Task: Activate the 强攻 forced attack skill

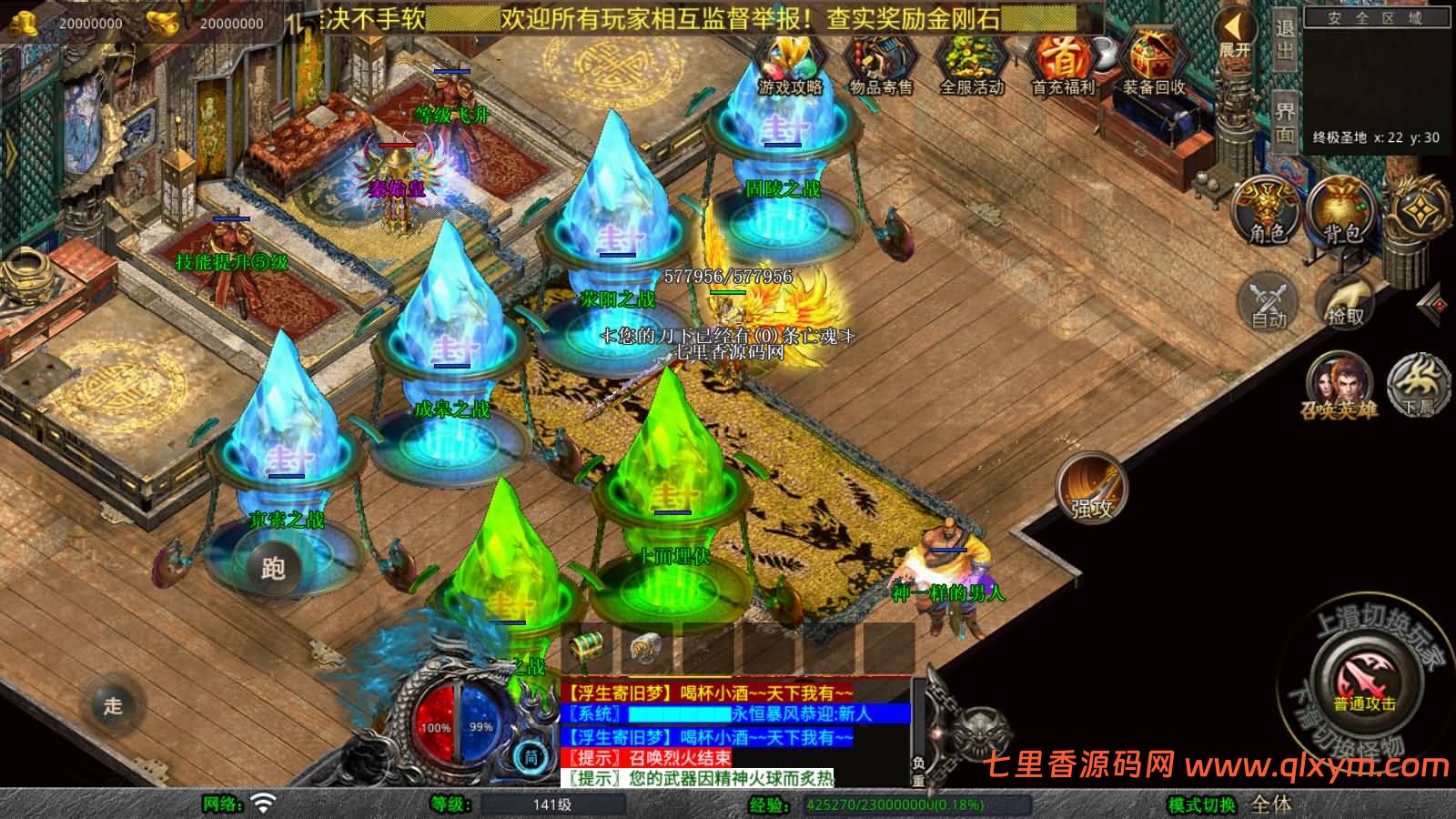Action: pos(1091,489)
